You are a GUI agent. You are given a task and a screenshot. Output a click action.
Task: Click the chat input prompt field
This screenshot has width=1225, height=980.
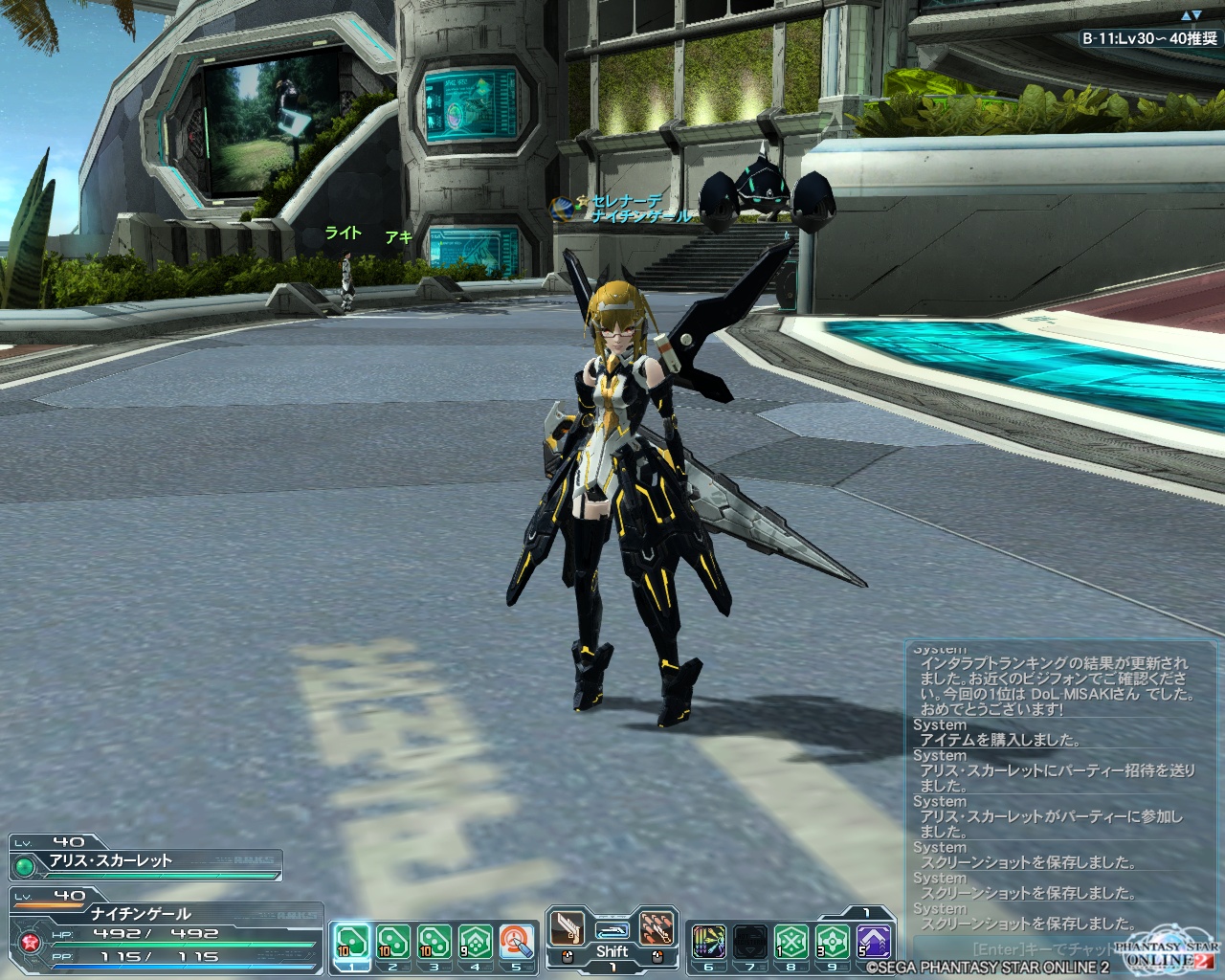point(1034,948)
